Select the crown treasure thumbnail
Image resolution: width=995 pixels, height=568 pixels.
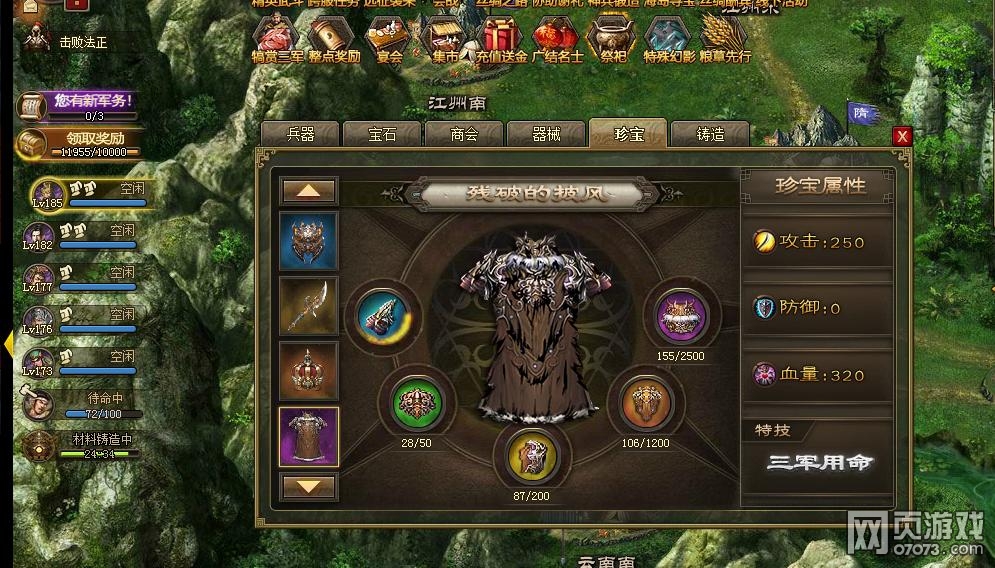308,371
